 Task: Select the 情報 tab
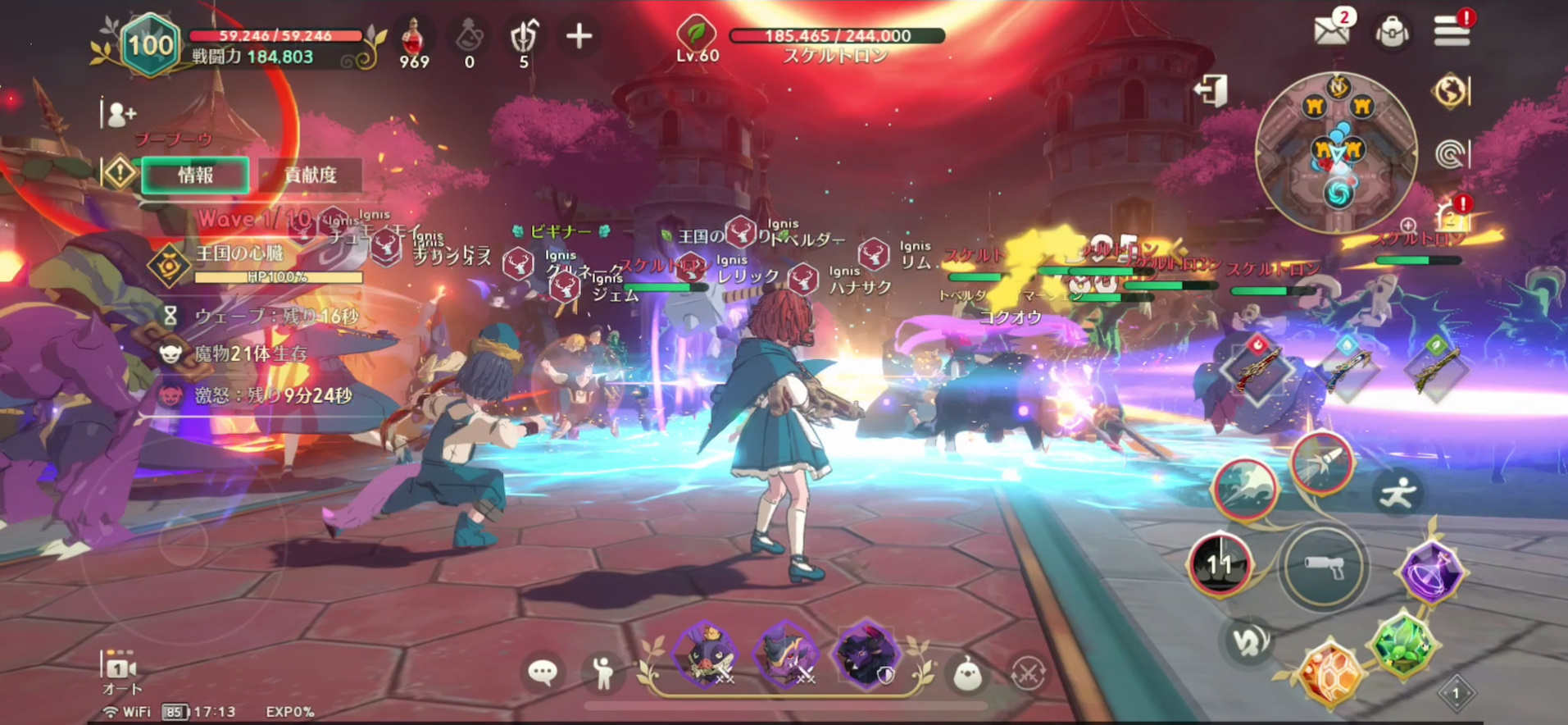pos(196,175)
